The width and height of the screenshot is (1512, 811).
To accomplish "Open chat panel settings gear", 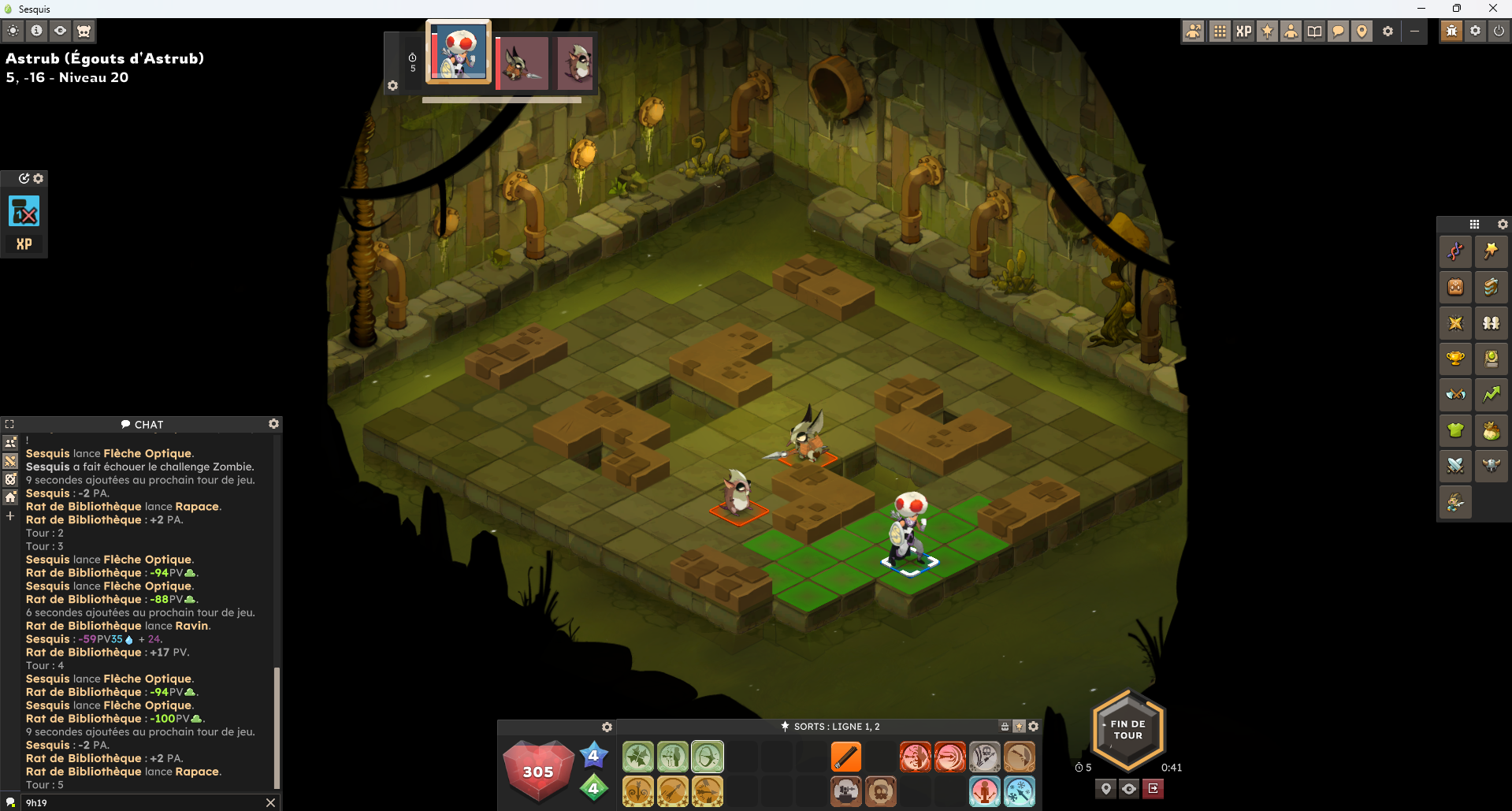I will (273, 424).
